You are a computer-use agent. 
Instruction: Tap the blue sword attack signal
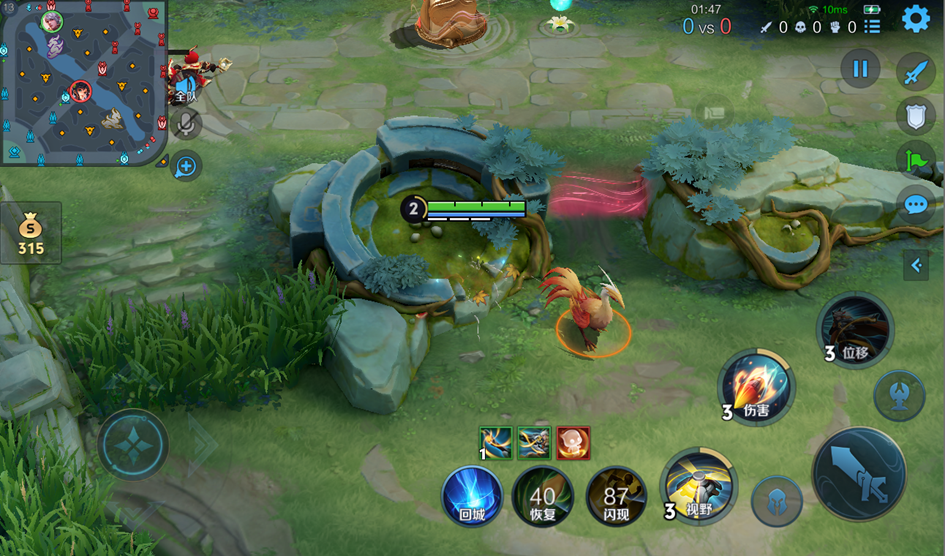pos(915,71)
